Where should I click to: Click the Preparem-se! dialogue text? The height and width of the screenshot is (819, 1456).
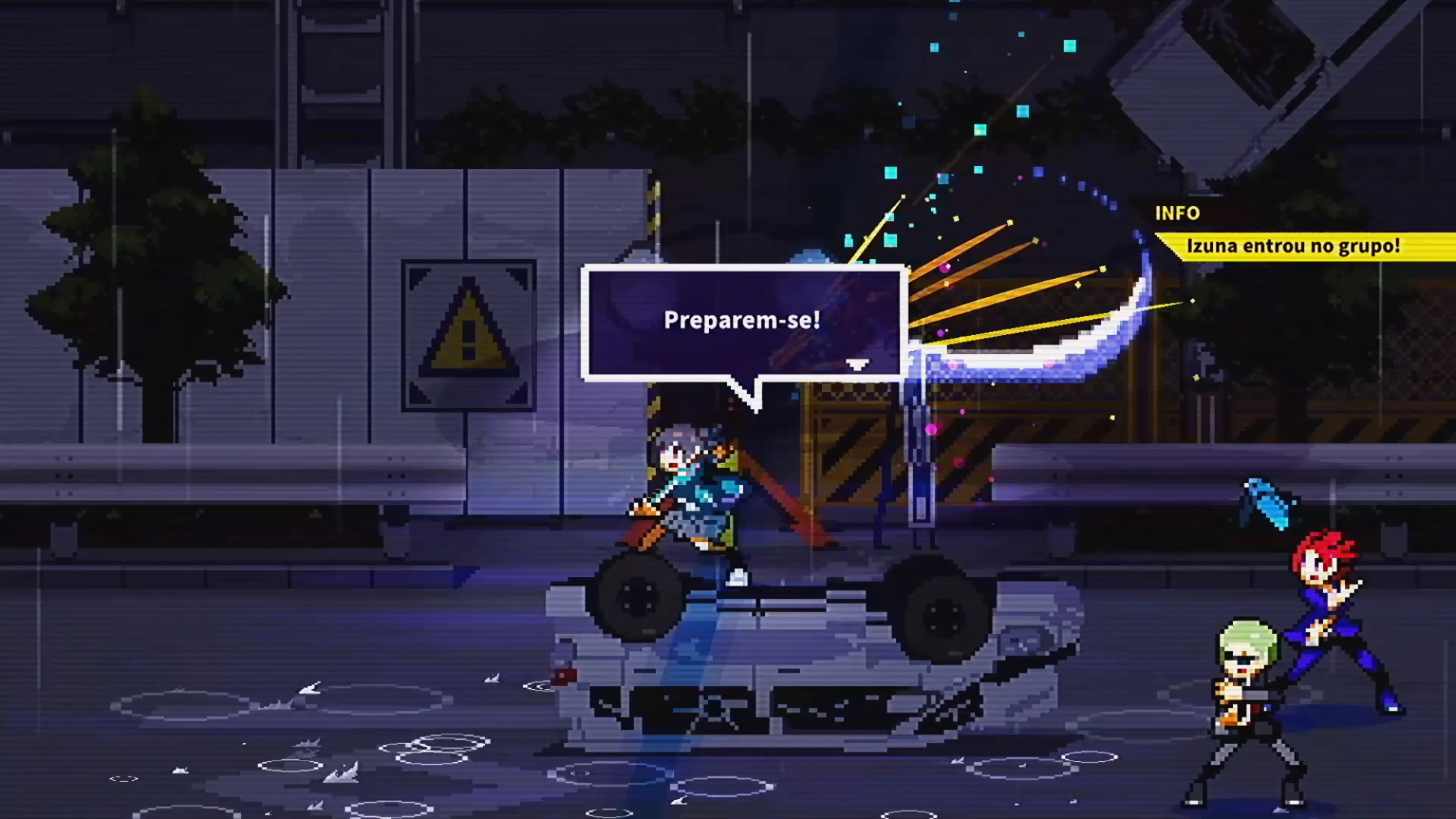click(x=743, y=320)
